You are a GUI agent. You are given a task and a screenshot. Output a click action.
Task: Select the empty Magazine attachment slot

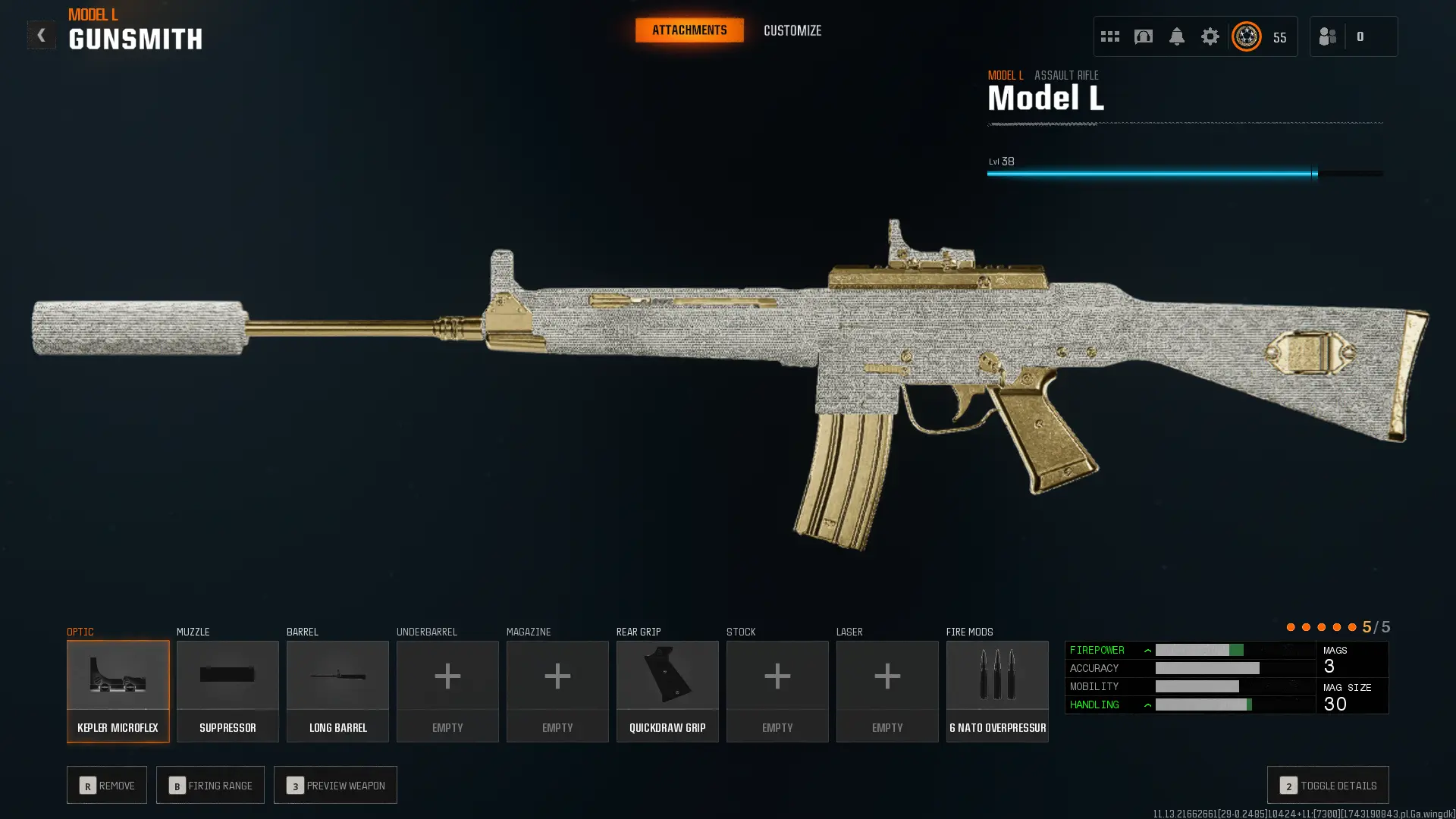click(557, 691)
